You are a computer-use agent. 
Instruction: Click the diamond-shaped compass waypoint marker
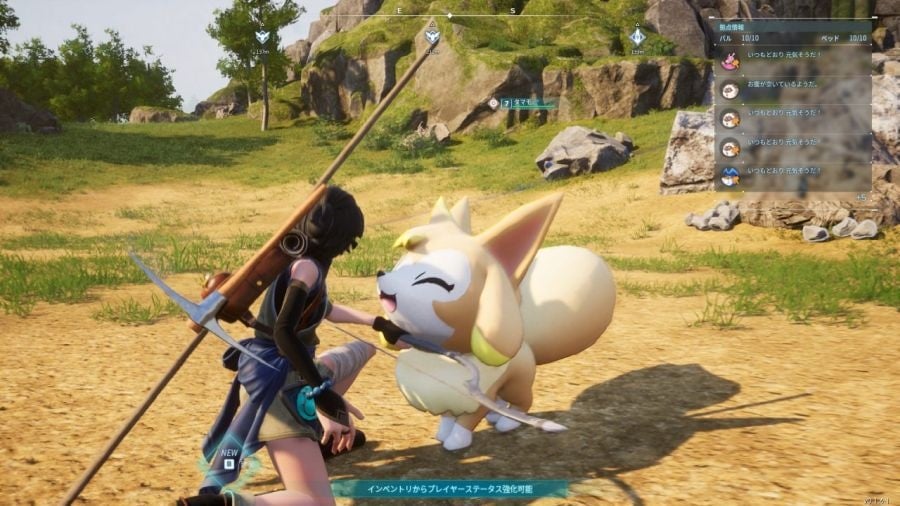coord(637,38)
